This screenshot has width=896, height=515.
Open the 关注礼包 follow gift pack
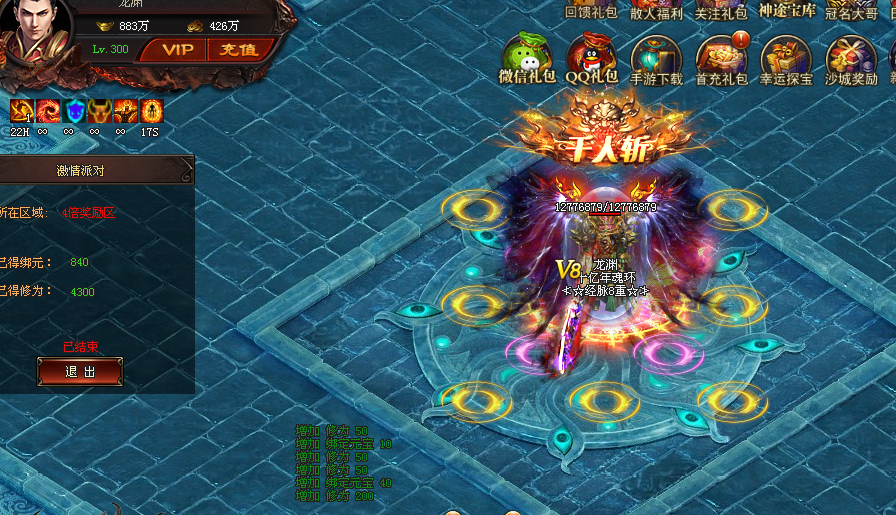(721, 11)
